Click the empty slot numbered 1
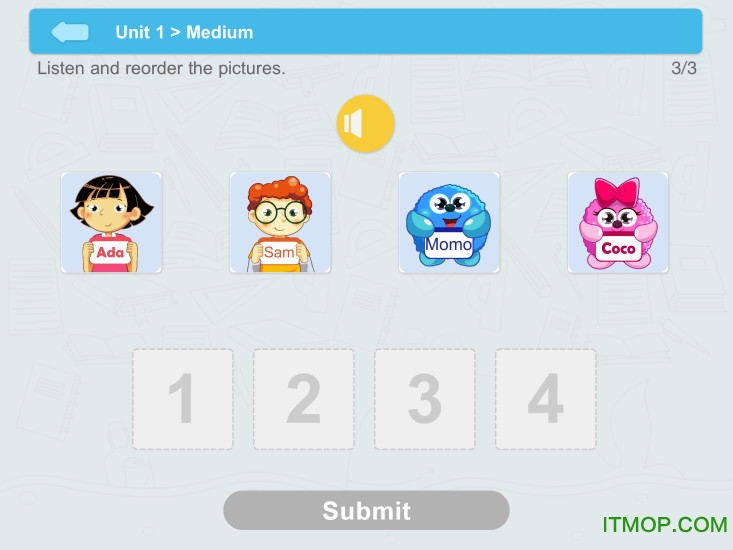This screenshot has width=733, height=550. tap(183, 399)
